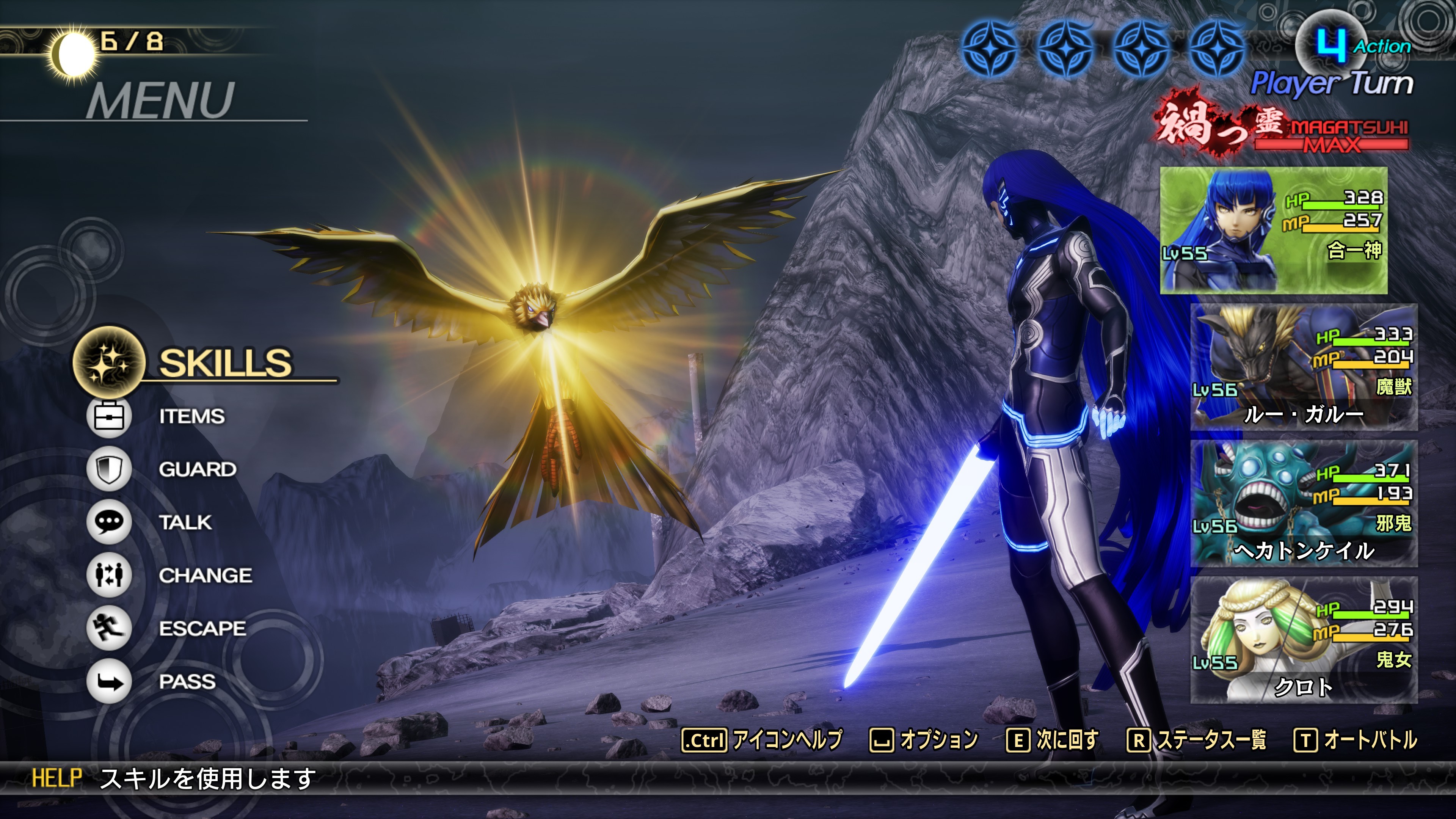This screenshot has width=1456, height=819.
Task: Select the ルー・ガルー party panel
Action: (1304, 367)
